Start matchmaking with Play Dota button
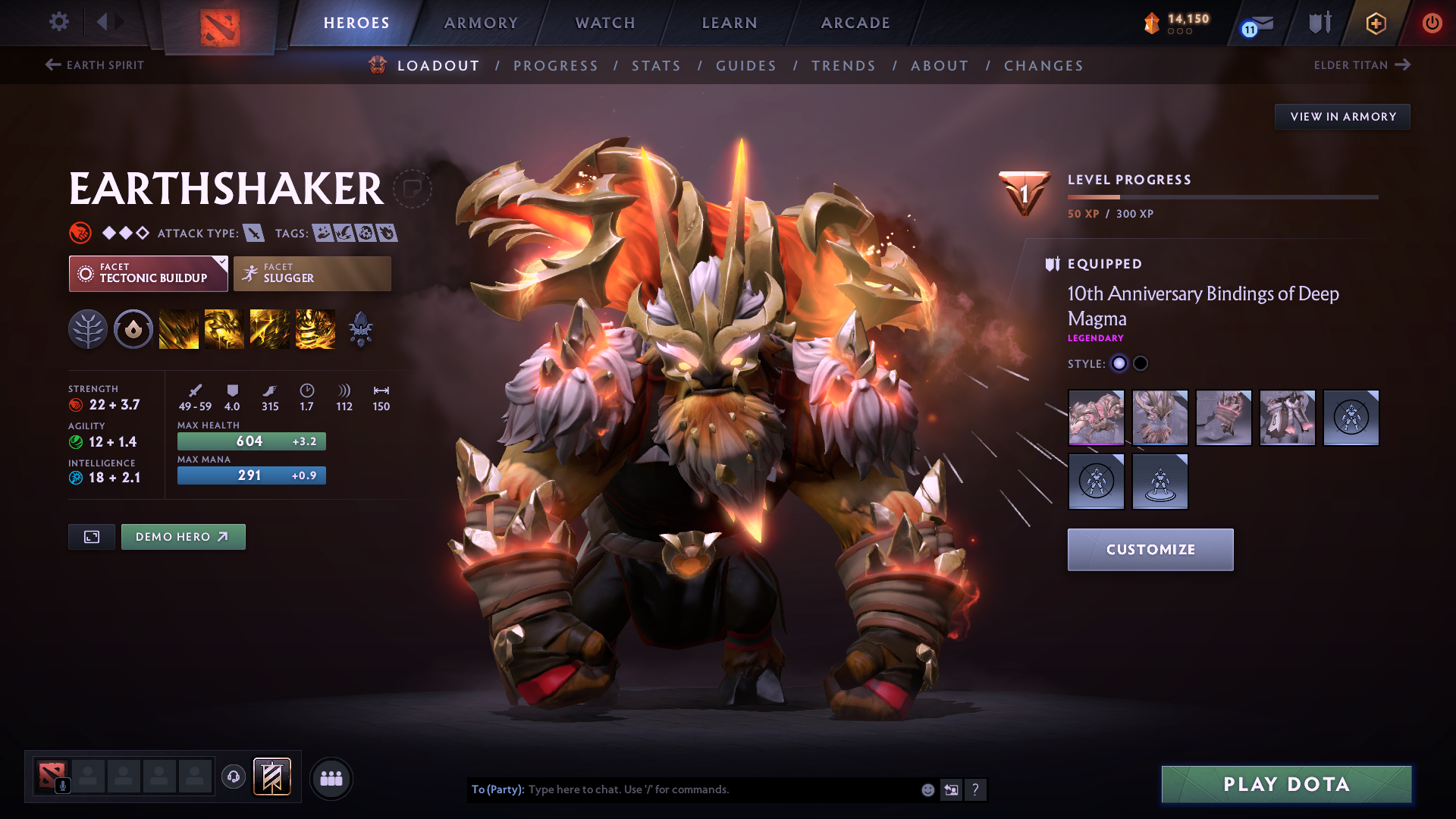The width and height of the screenshot is (1456, 819). point(1286,784)
